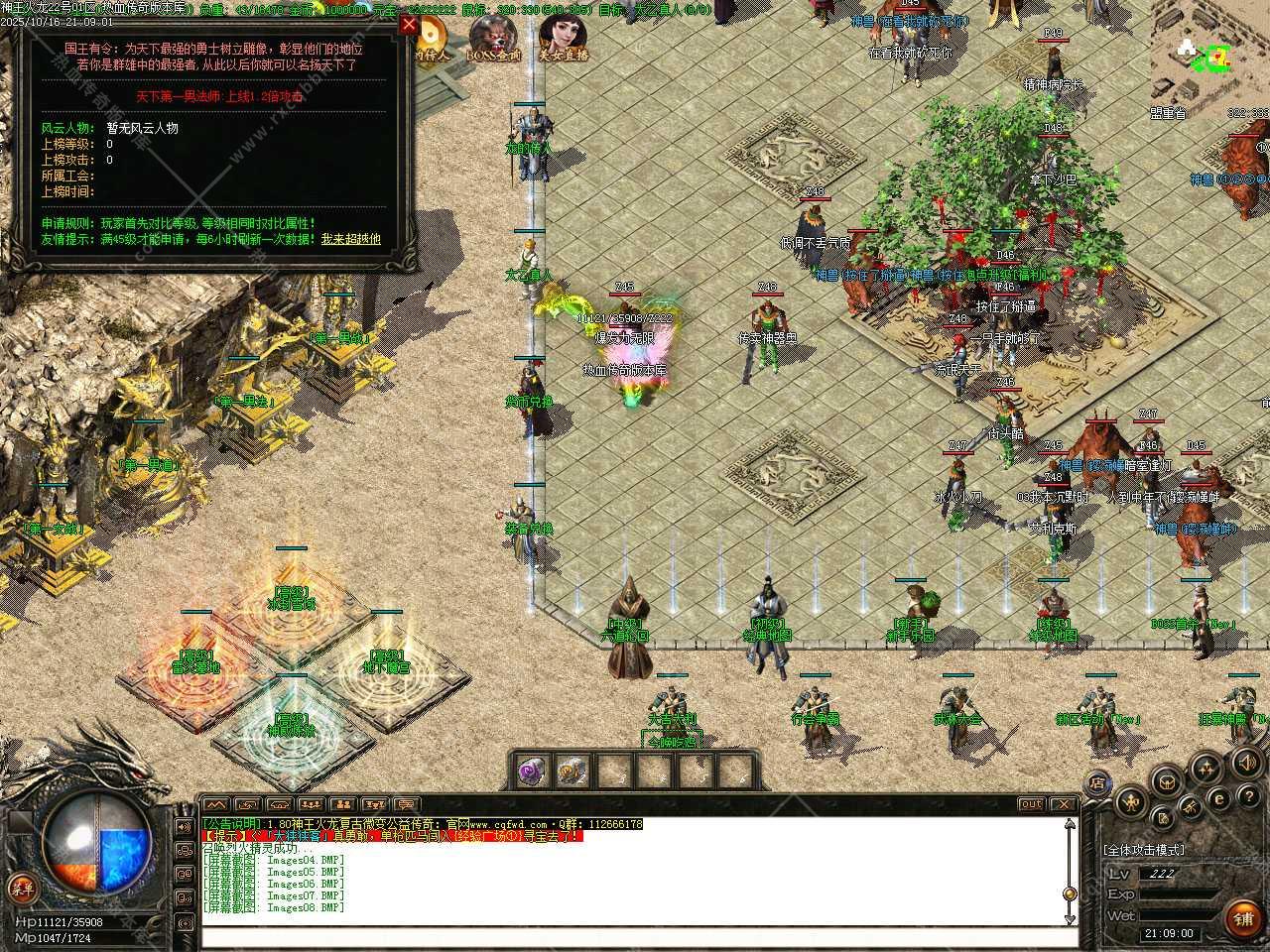The width and height of the screenshot is (1270, 952).
Task: Open the 铺 stall button
Action: click(1242, 919)
